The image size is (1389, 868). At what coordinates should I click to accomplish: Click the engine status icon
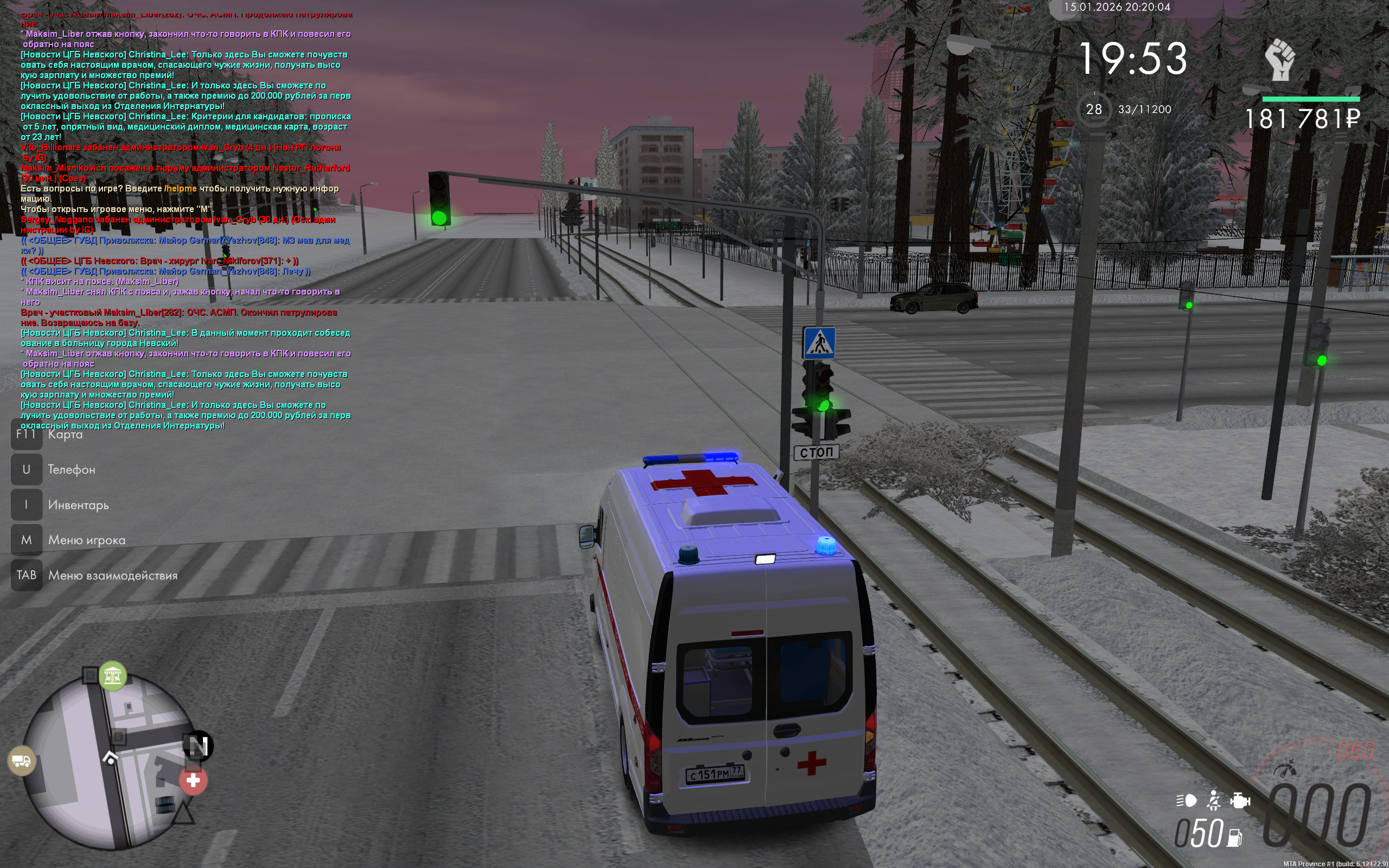pyautogui.click(x=1240, y=800)
